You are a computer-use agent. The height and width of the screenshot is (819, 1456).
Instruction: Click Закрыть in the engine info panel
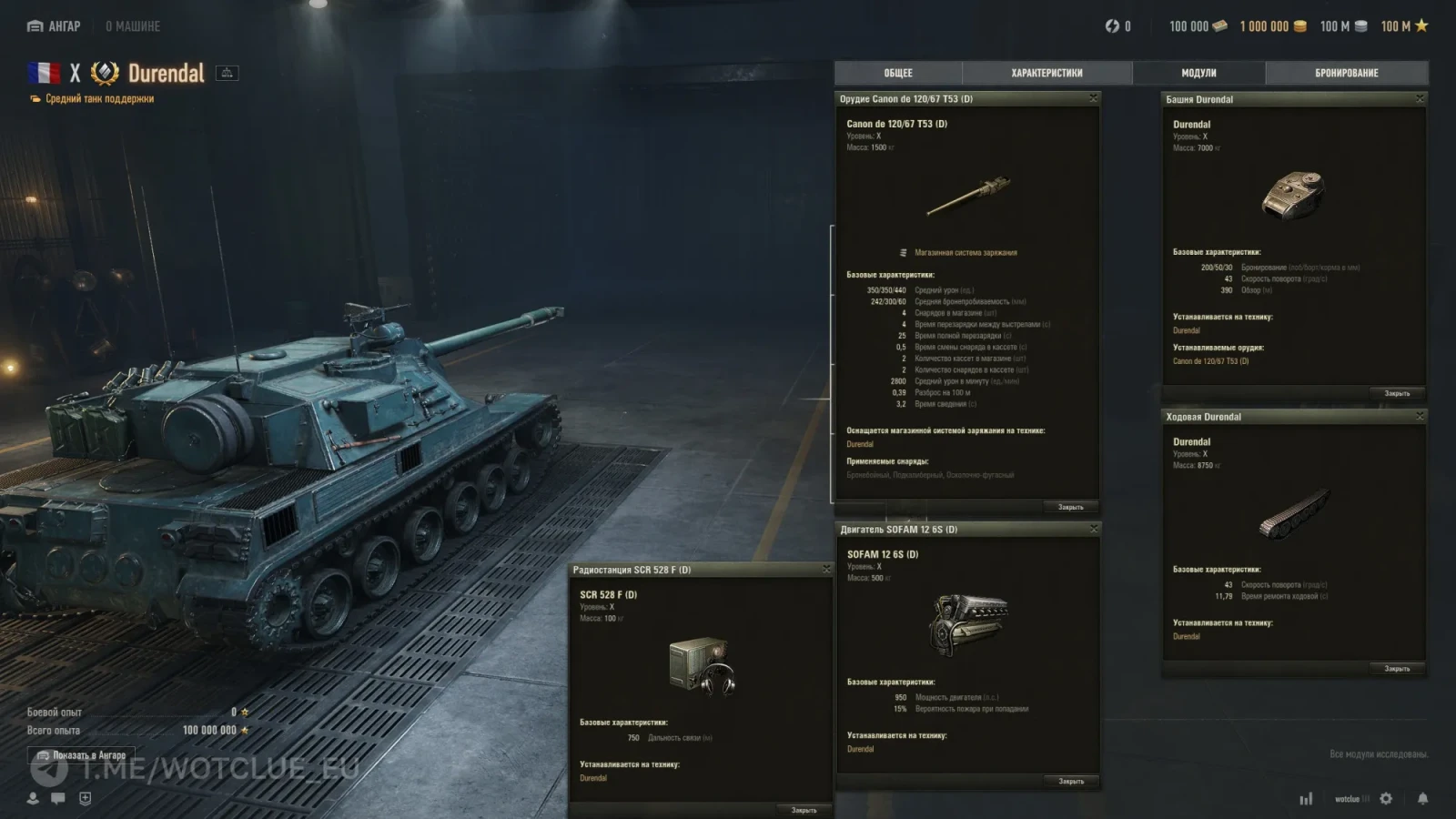pyautogui.click(x=1070, y=781)
